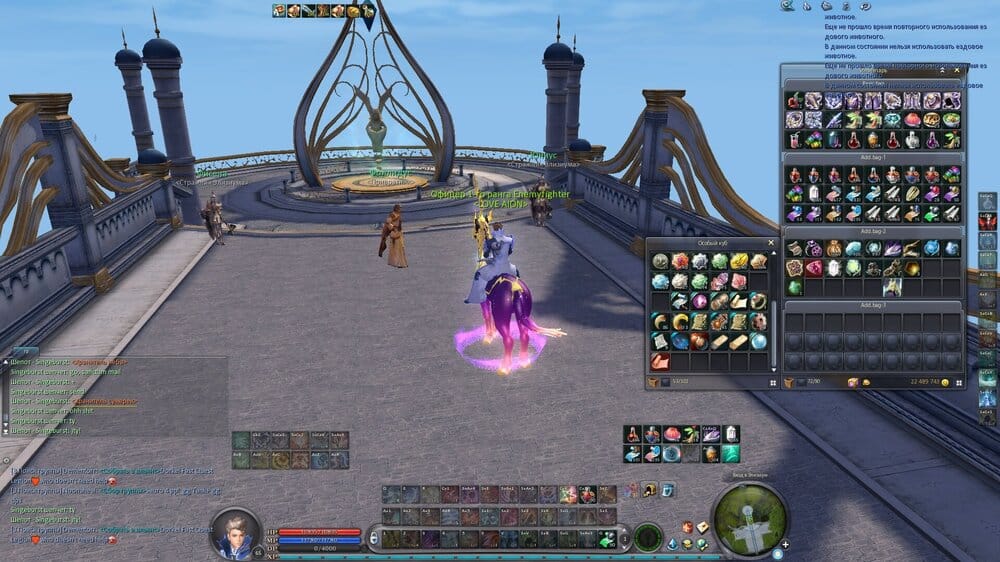Click the special cube sort grid button
Image resolution: width=1000 pixels, height=562 pixels.
770,382
